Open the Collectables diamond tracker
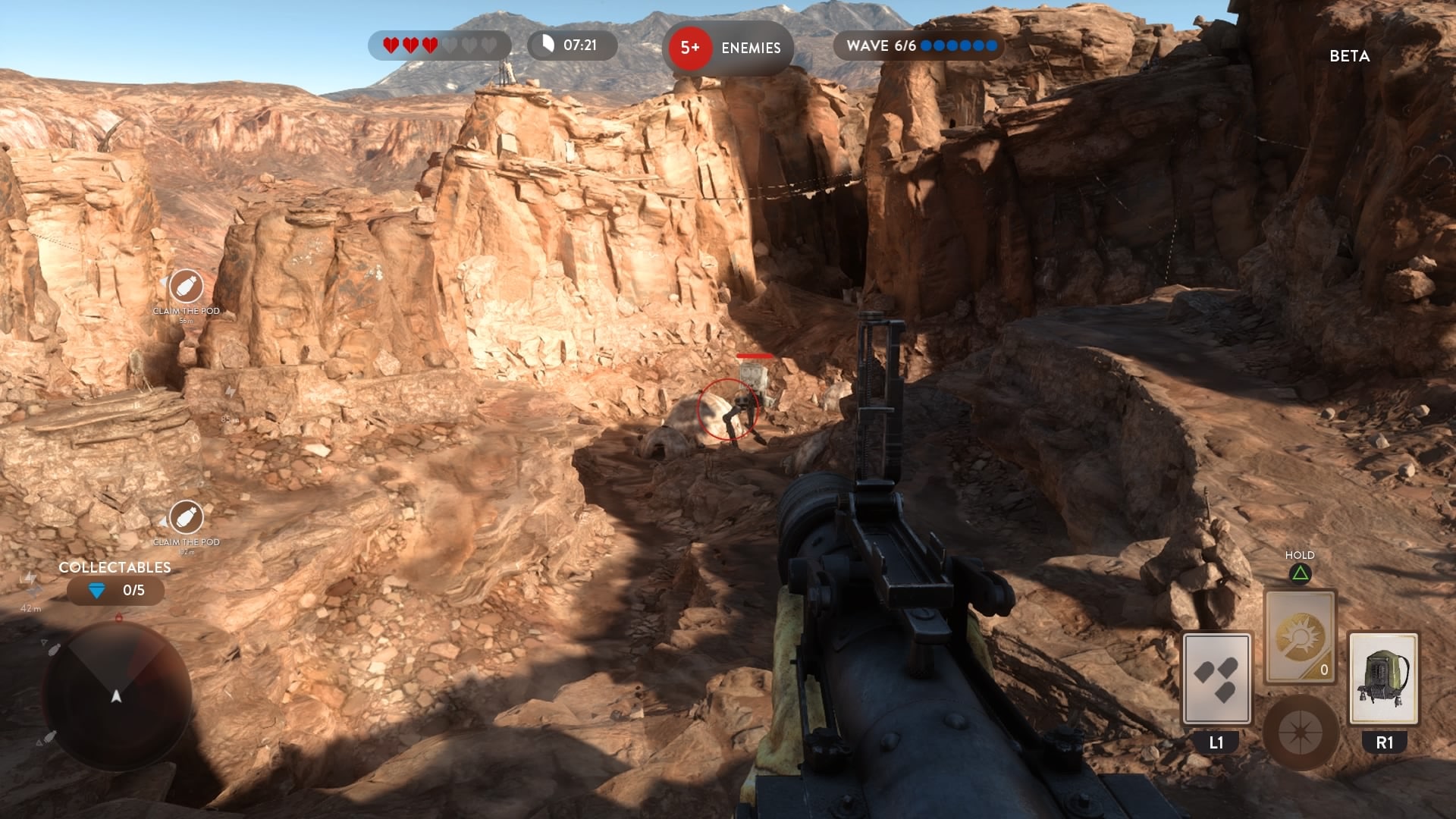1456x819 pixels. pos(115,590)
